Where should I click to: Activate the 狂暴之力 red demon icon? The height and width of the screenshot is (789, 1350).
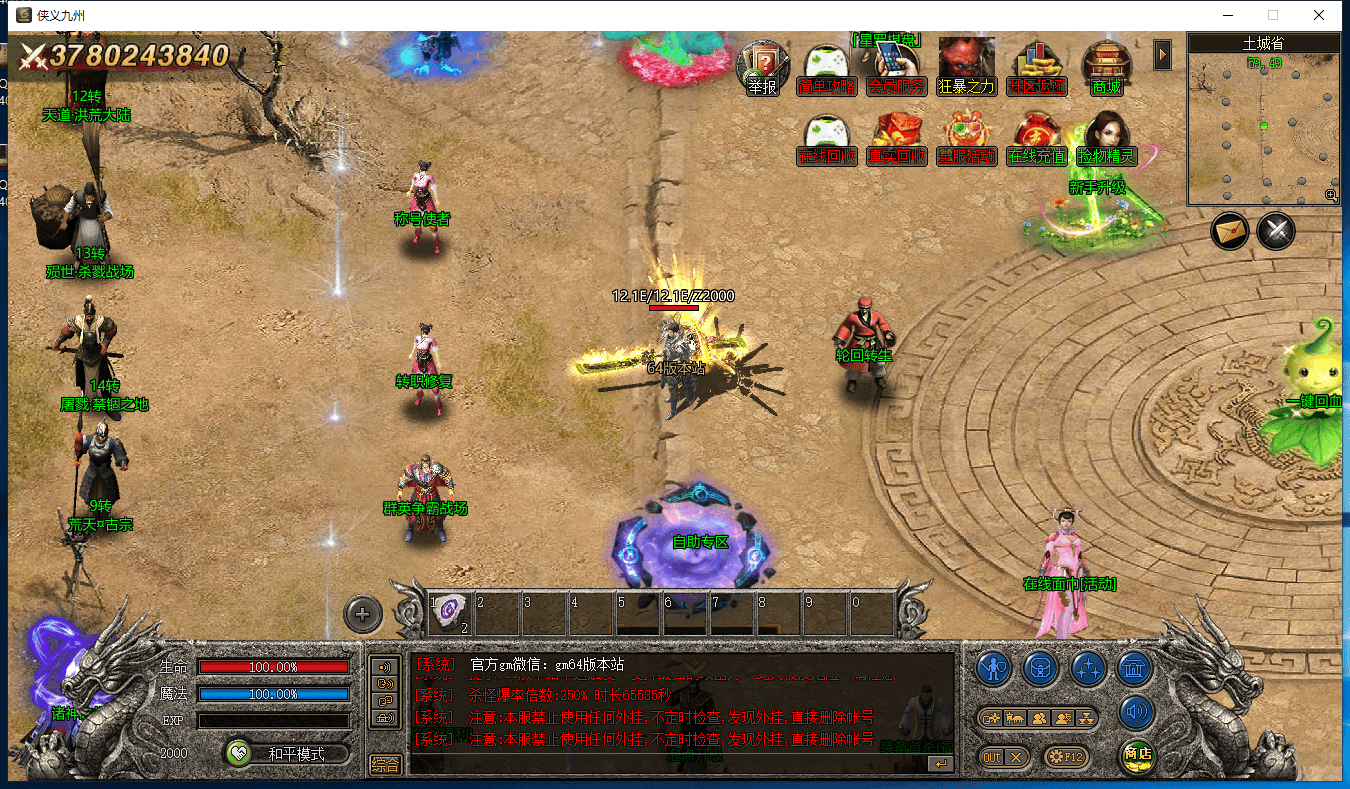pyautogui.click(x=966, y=66)
